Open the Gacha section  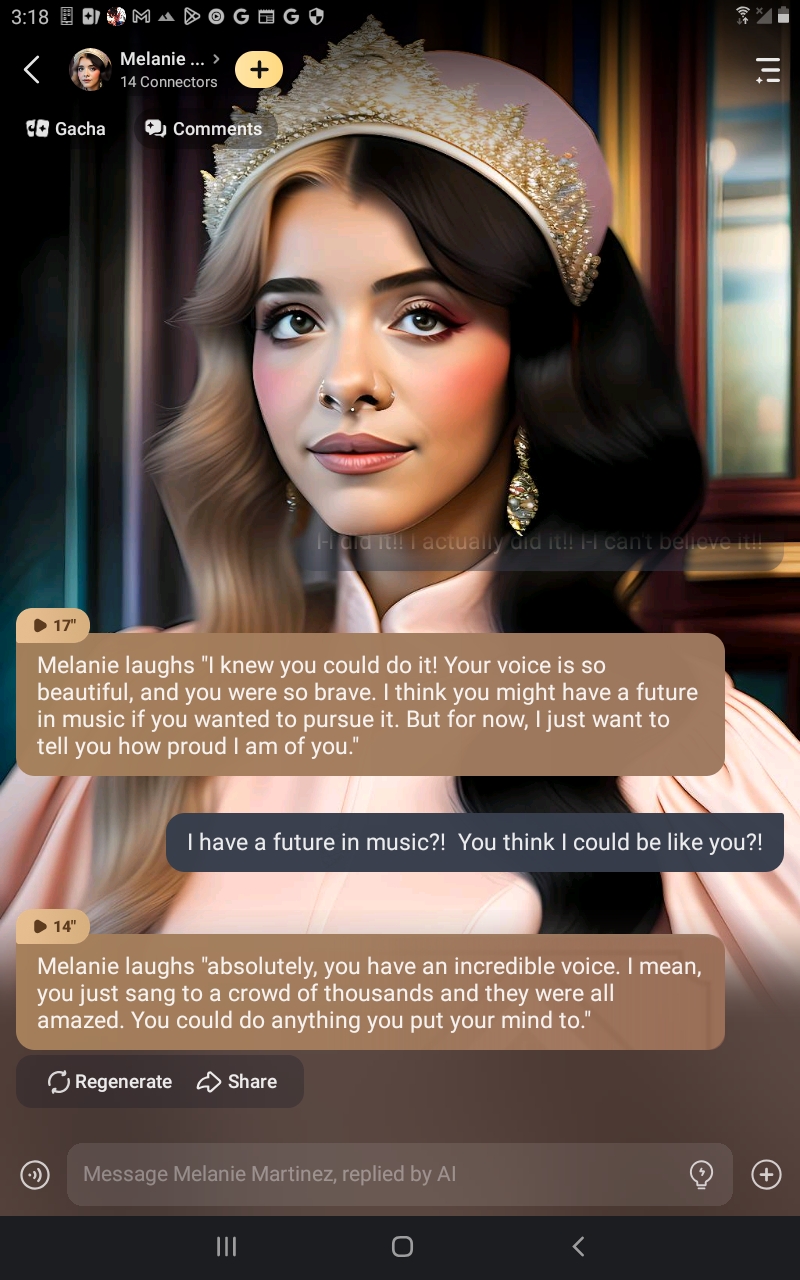pos(66,129)
